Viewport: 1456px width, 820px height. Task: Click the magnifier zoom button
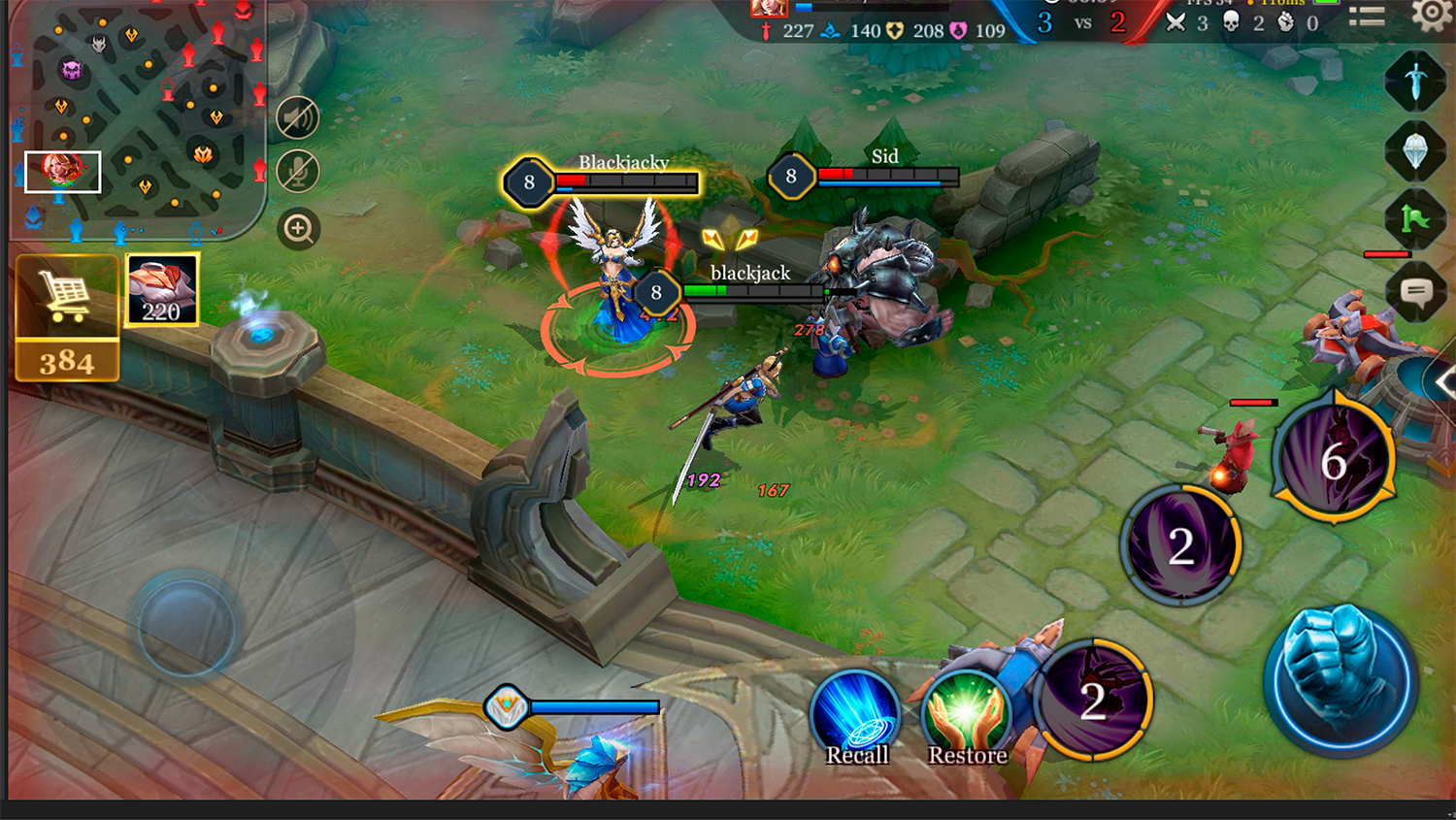(298, 229)
